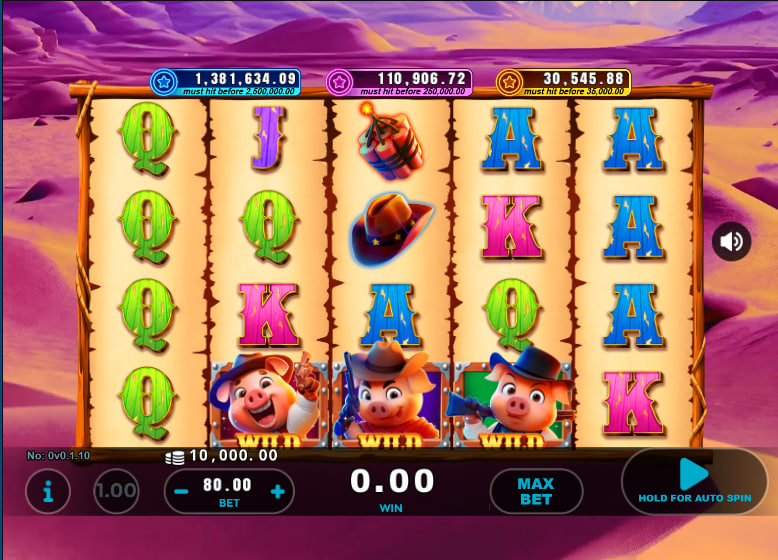Toggle the sound speaker icon
Image resolution: width=778 pixels, height=560 pixels.
pos(732,241)
